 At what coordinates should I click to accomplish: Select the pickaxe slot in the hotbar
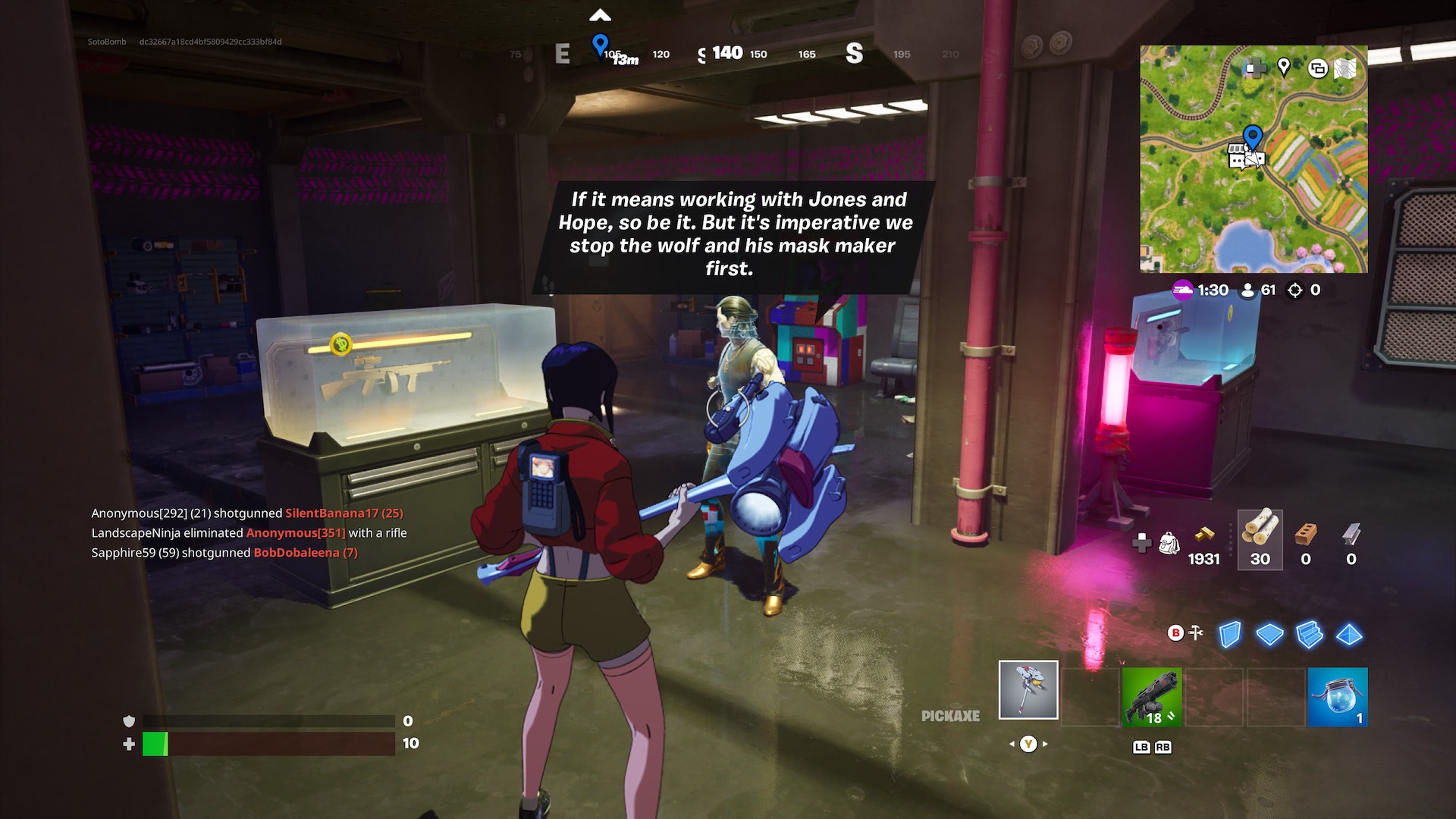[x=1028, y=689]
